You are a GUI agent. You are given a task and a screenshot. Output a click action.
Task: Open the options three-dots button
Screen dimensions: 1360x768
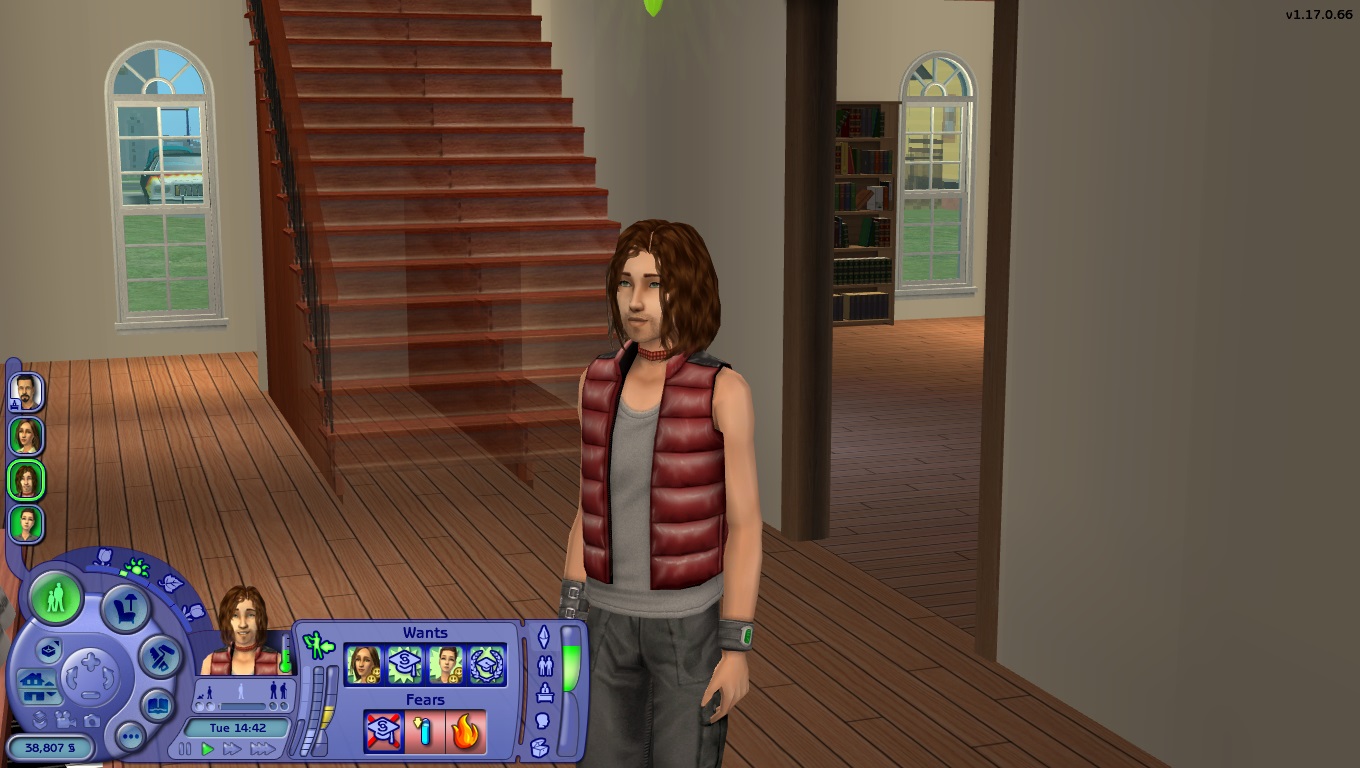pyautogui.click(x=130, y=737)
